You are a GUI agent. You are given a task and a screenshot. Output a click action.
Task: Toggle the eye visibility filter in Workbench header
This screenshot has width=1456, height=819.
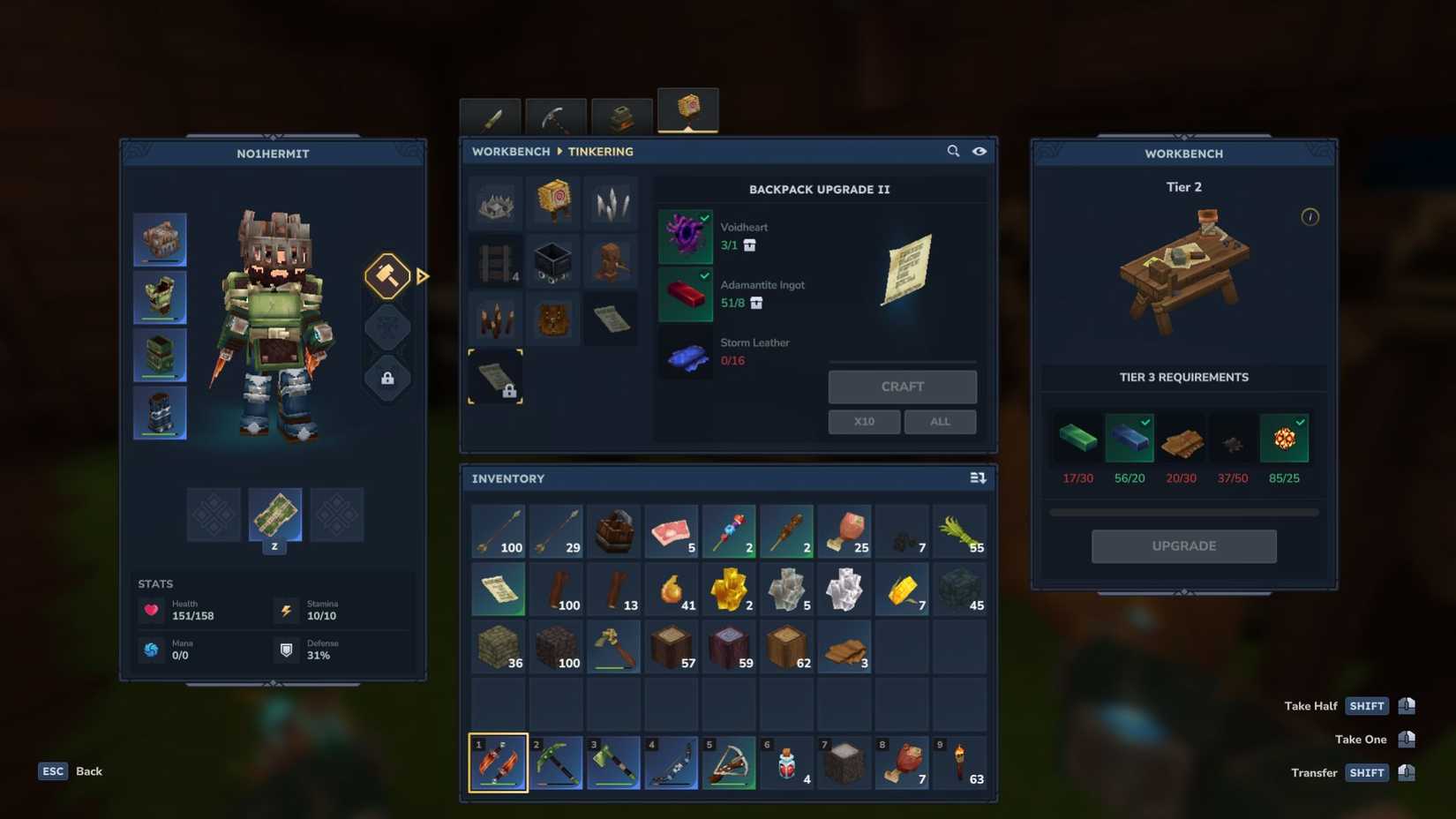click(979, 151)
